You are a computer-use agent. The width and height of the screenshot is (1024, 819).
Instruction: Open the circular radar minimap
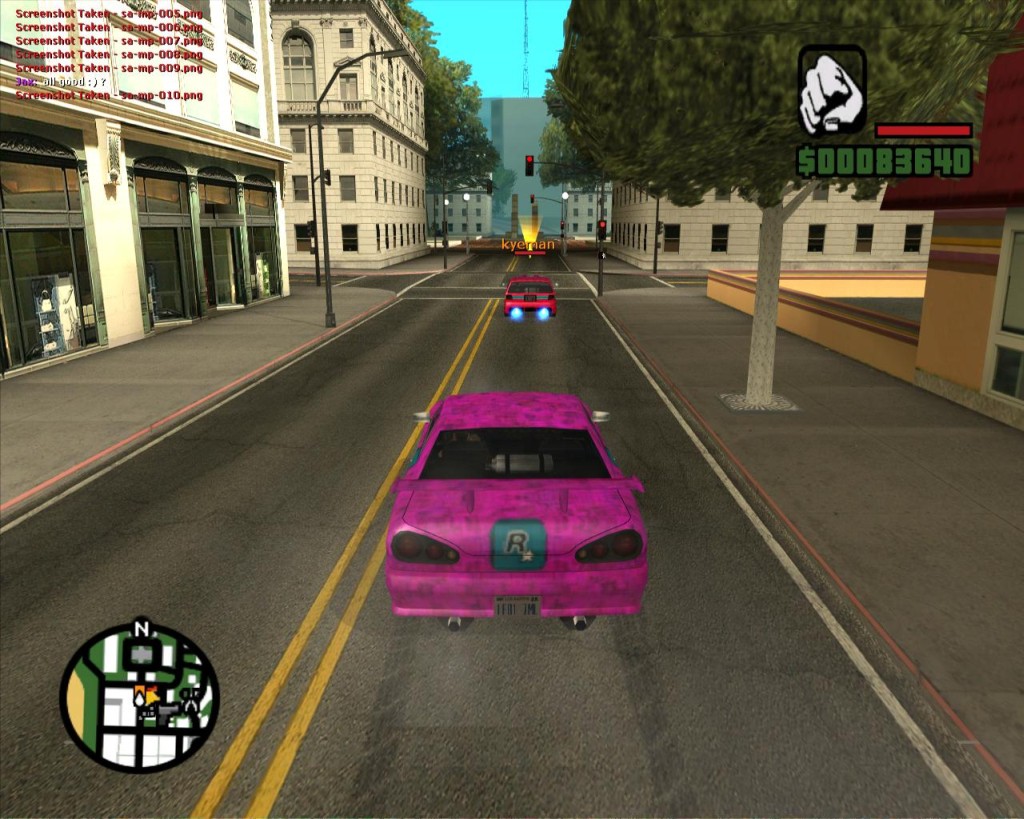tap(139, 697)
